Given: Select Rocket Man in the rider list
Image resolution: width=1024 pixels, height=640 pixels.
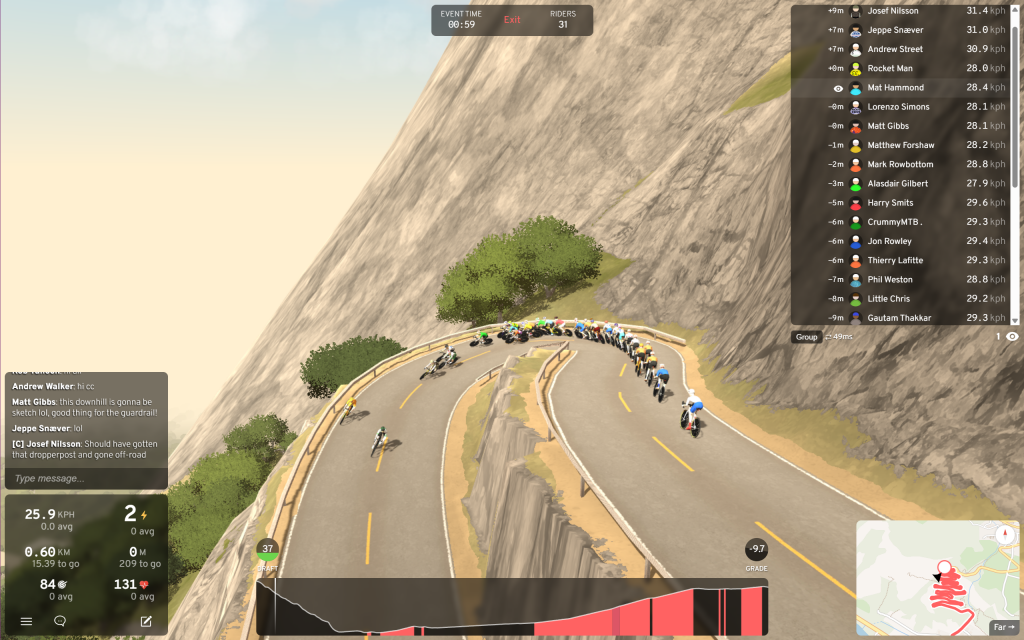Looking at the screenshot, I should pyautogui.click(x=890, y=69).
